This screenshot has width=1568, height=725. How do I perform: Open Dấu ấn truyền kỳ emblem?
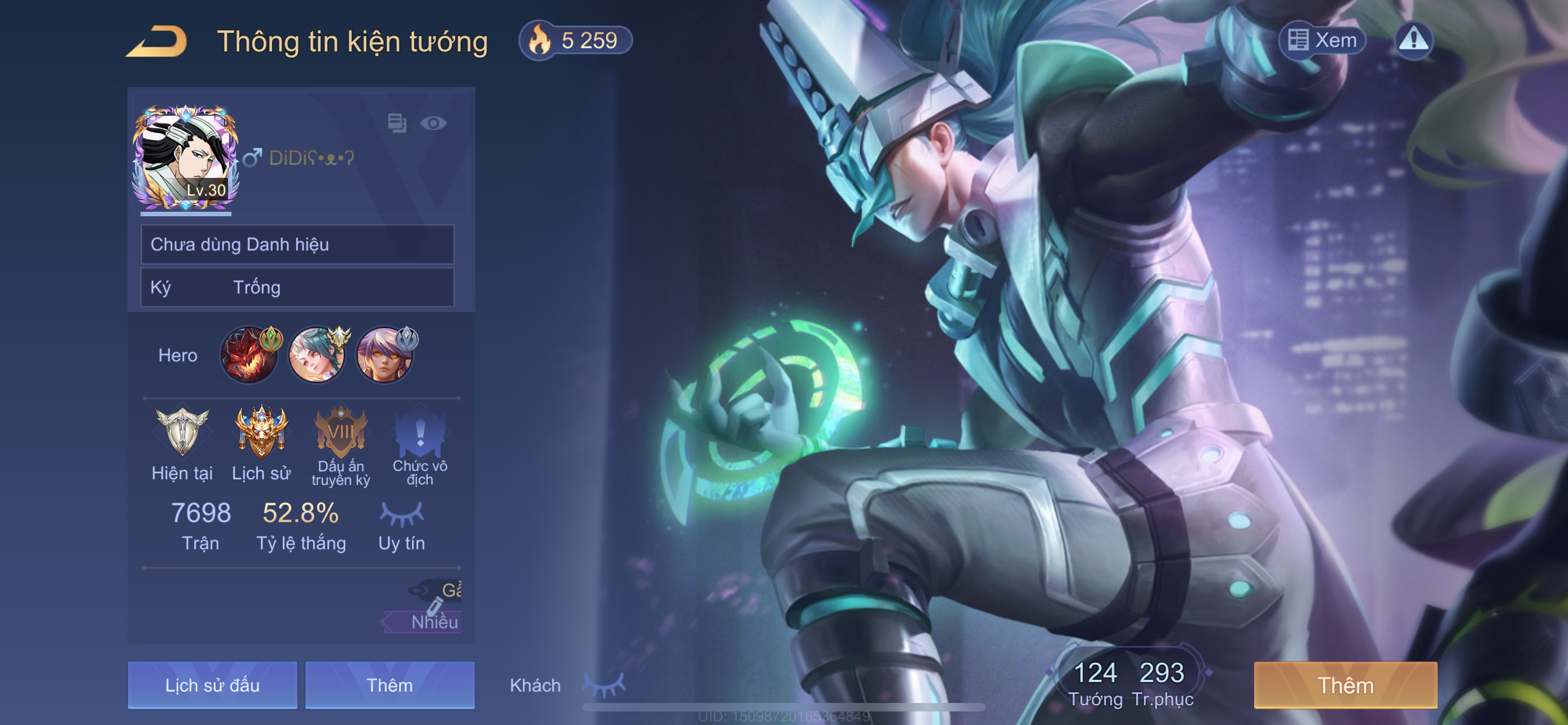(x=341, y=434)
